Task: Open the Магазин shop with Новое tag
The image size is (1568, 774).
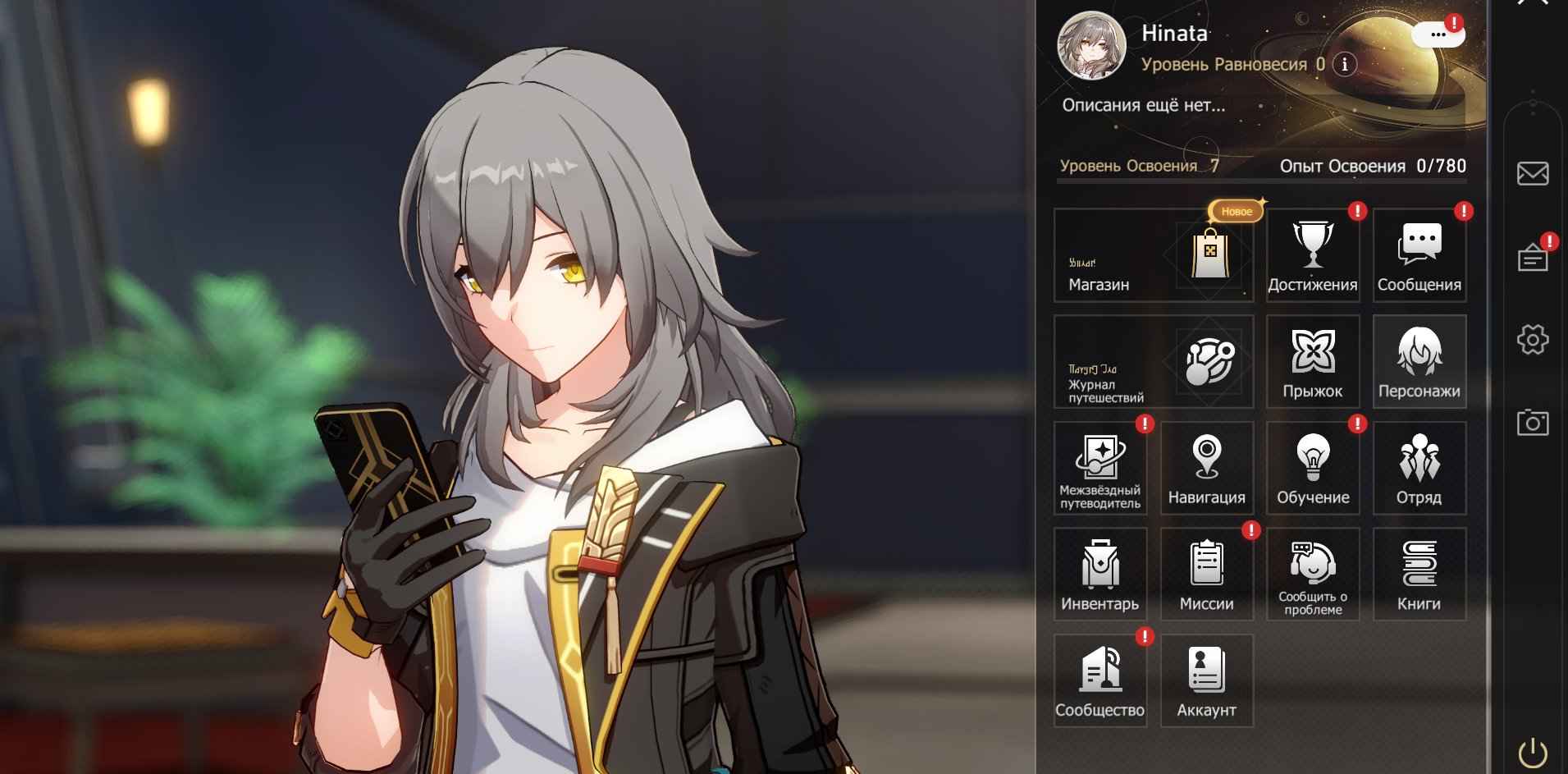Action: tap(1153, 255)
